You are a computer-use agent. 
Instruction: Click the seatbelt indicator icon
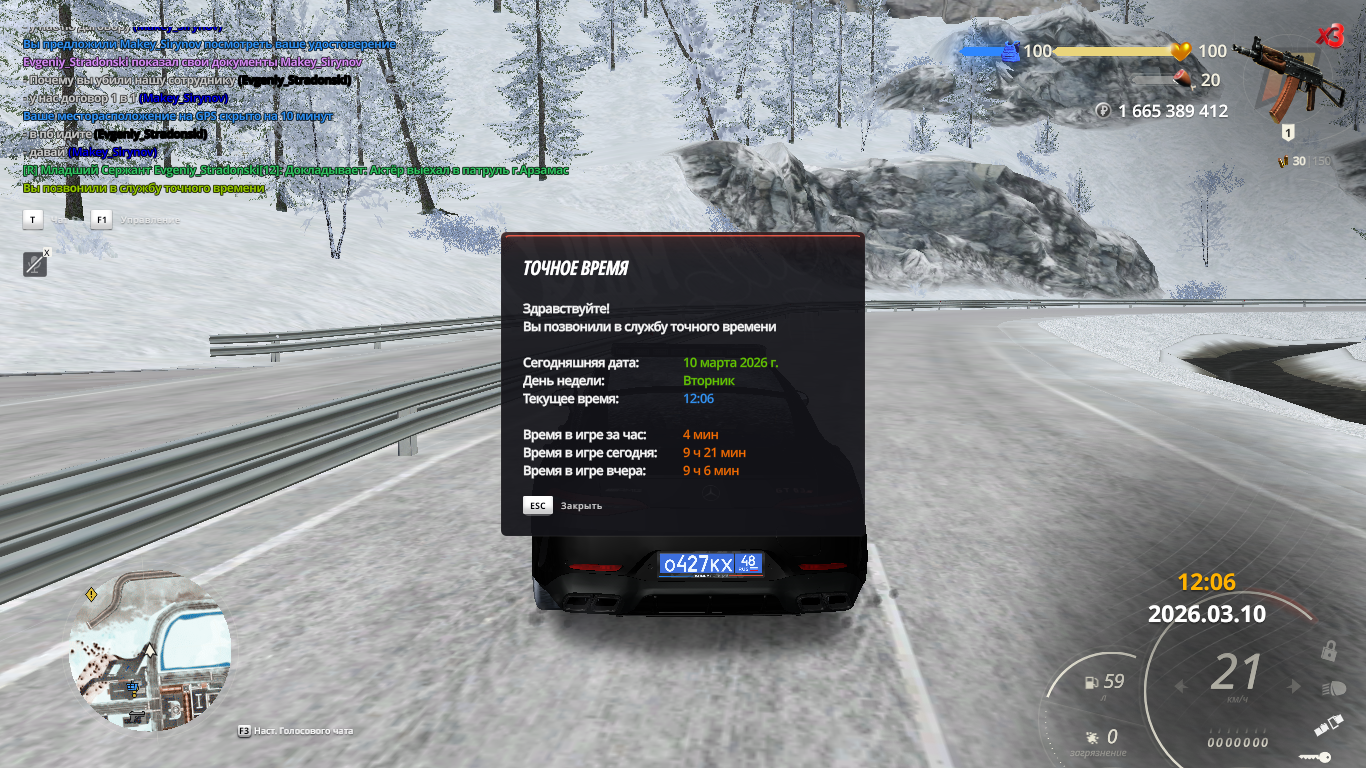click(x=1328, y=724)
